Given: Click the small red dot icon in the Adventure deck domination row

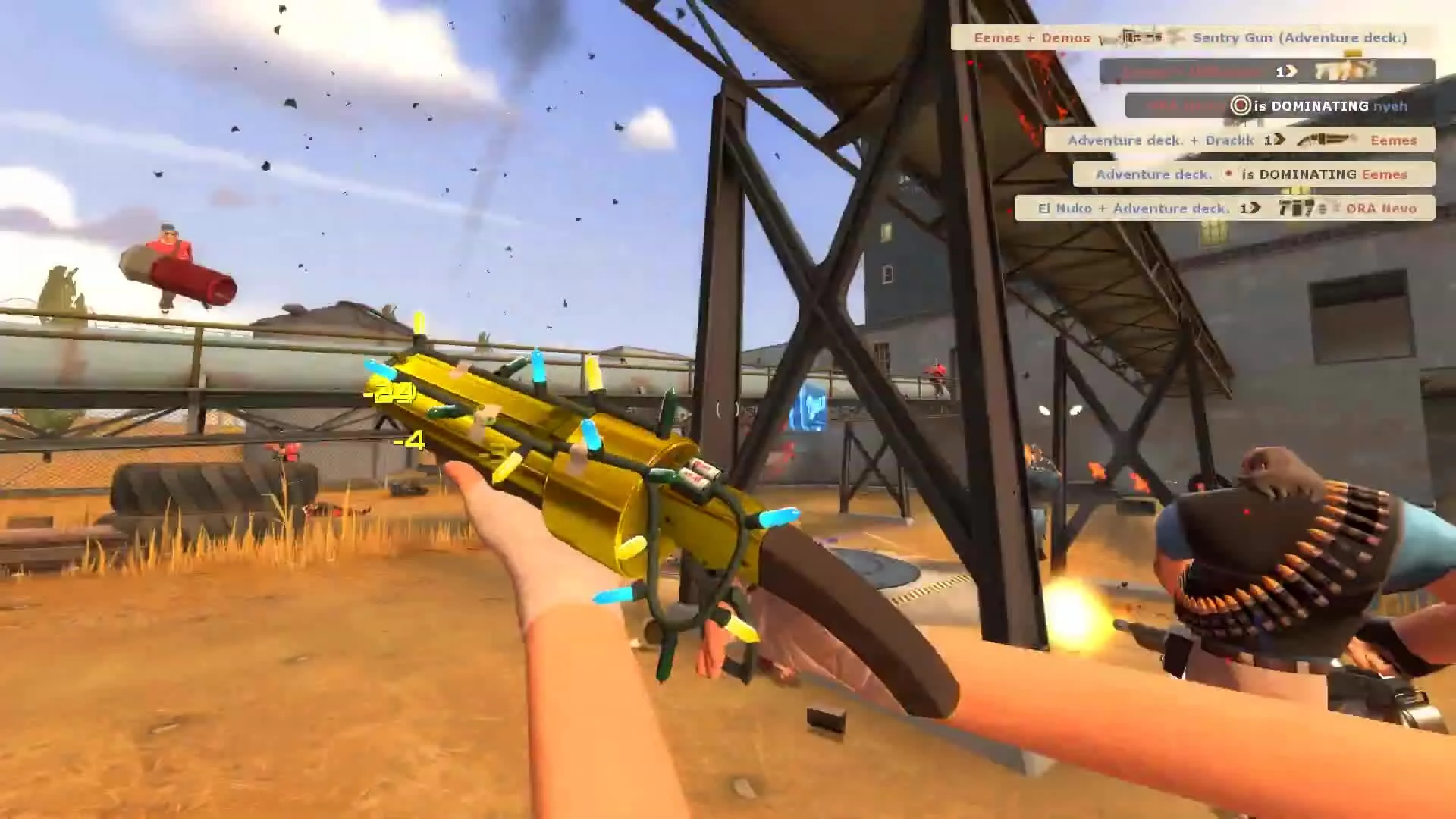Looking at the screenshot, I should (x=1227, y=174).
